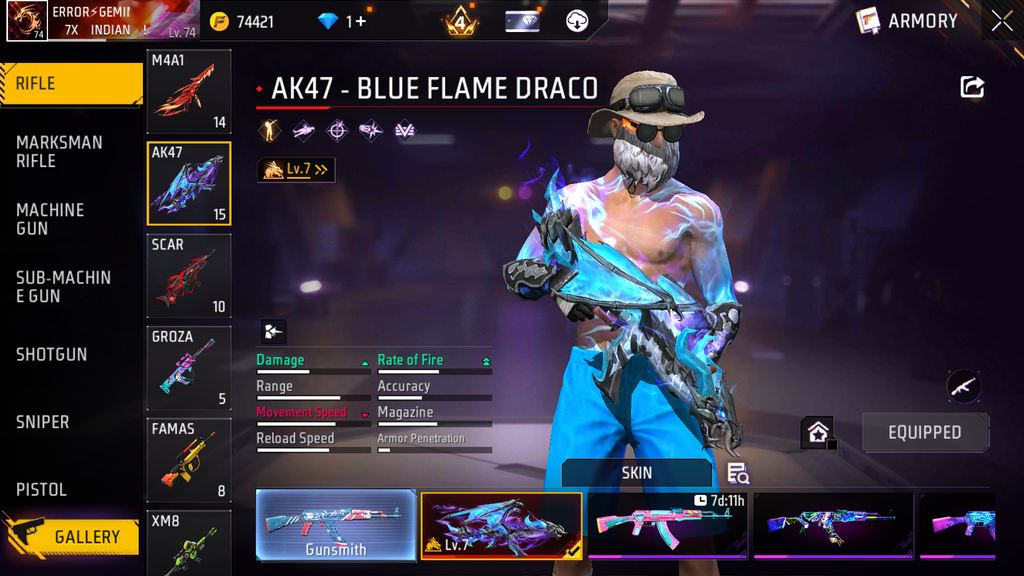Pick the FAMAS weapon tile
The height and width of the screenshot is (576, 1024).
189,459
